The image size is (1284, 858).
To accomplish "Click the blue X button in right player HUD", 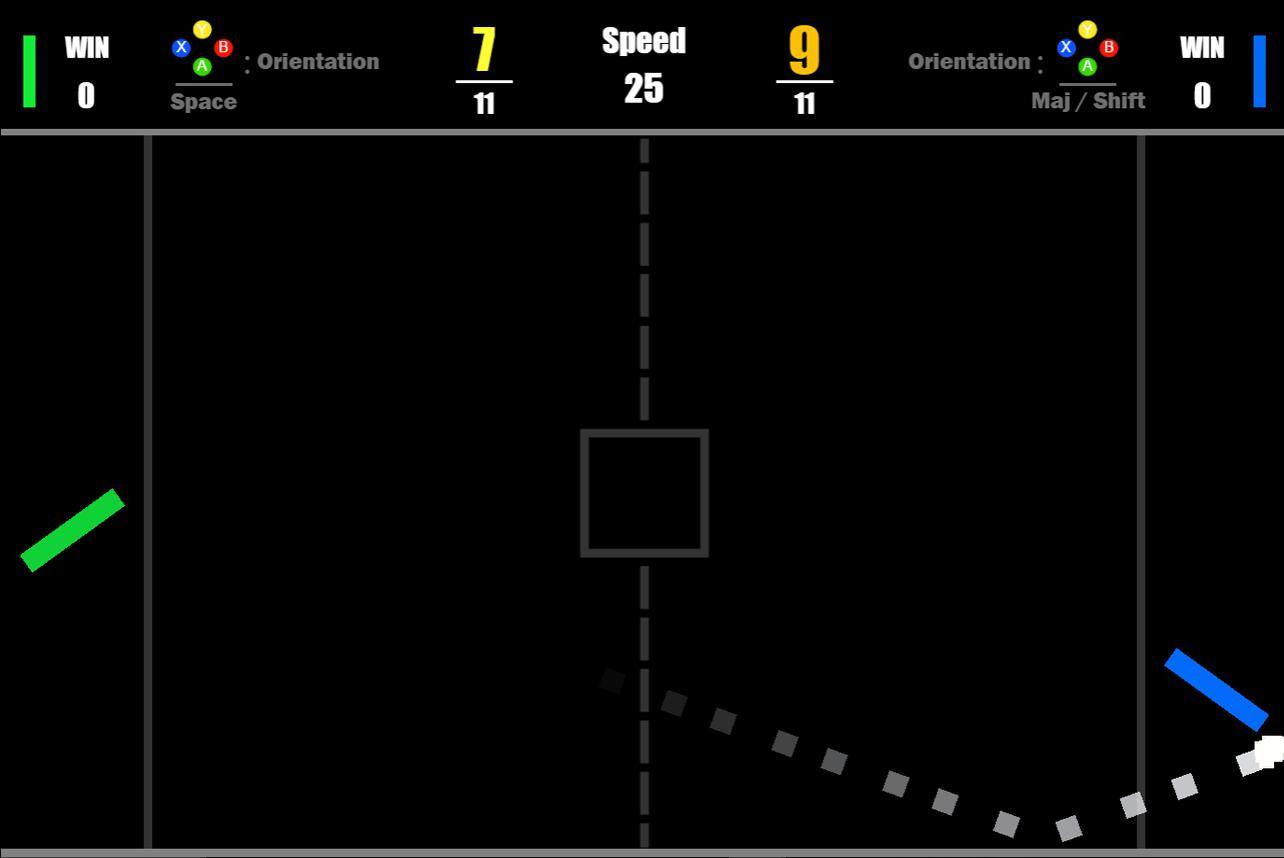I will 1066,46.
